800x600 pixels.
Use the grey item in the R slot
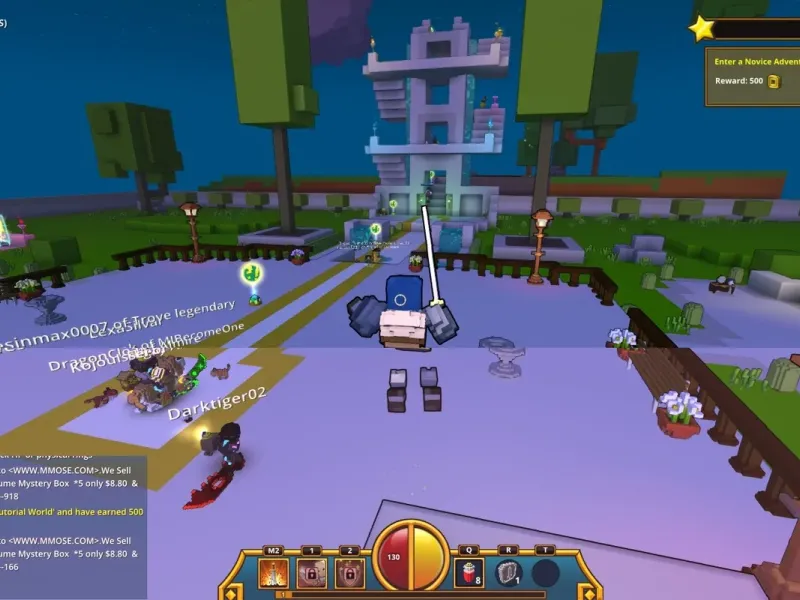point(508,573)
